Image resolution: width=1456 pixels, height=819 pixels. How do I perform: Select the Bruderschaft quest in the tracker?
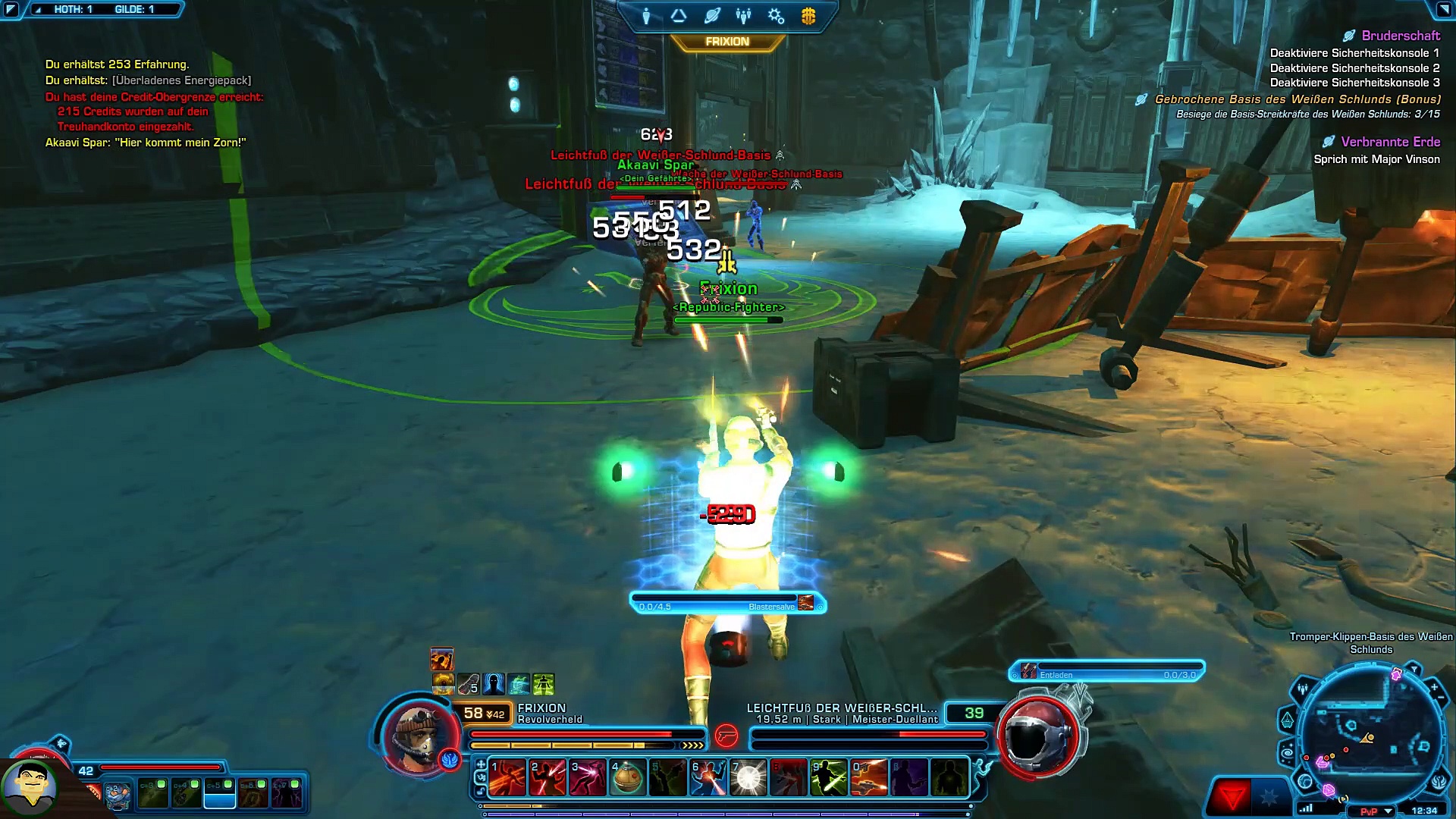(1400, 36)
